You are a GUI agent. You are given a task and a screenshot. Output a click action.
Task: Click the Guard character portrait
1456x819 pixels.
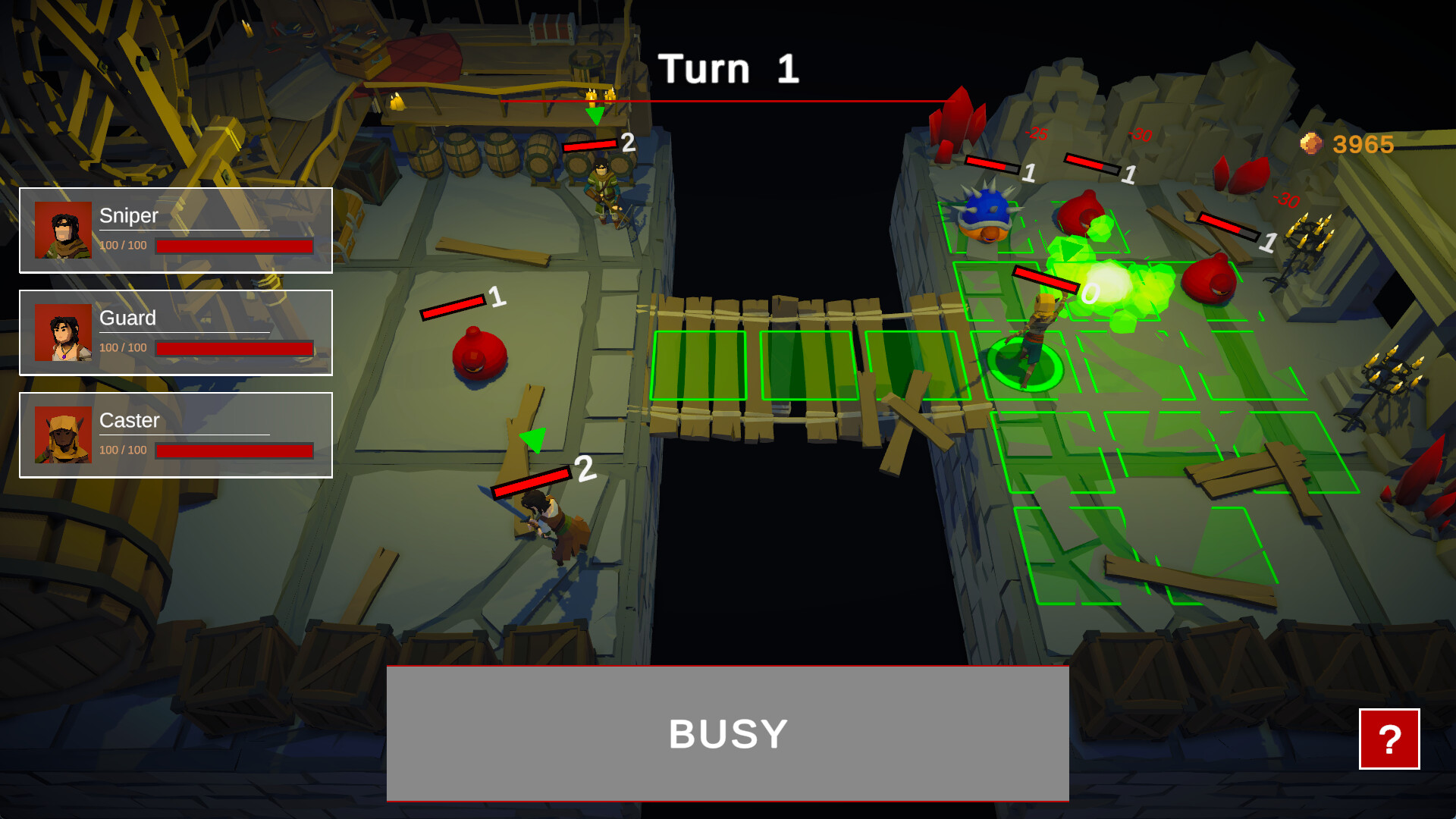pyautogui.click(x=64, y=331)
